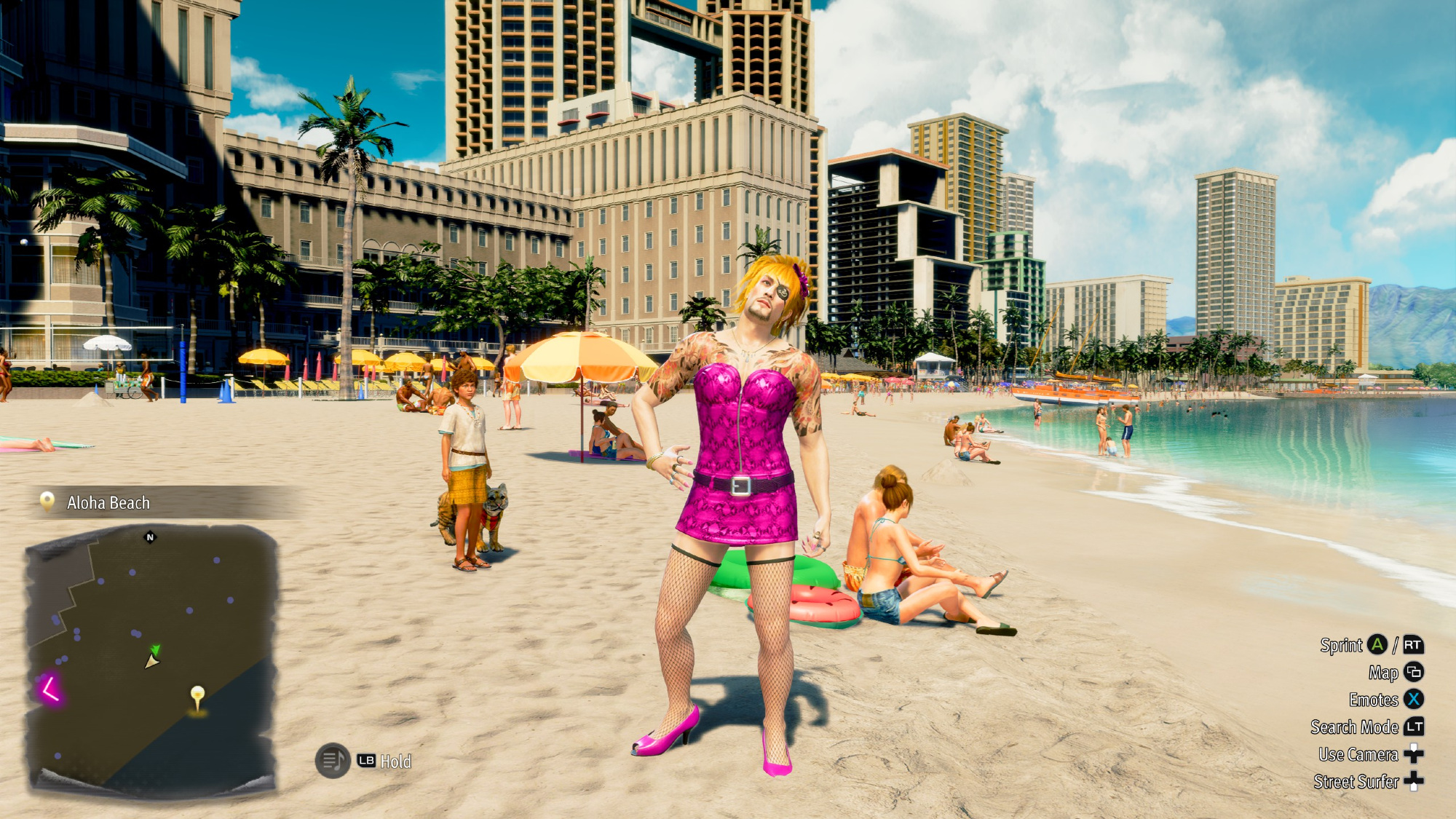Open the minimap

[151, 659]
